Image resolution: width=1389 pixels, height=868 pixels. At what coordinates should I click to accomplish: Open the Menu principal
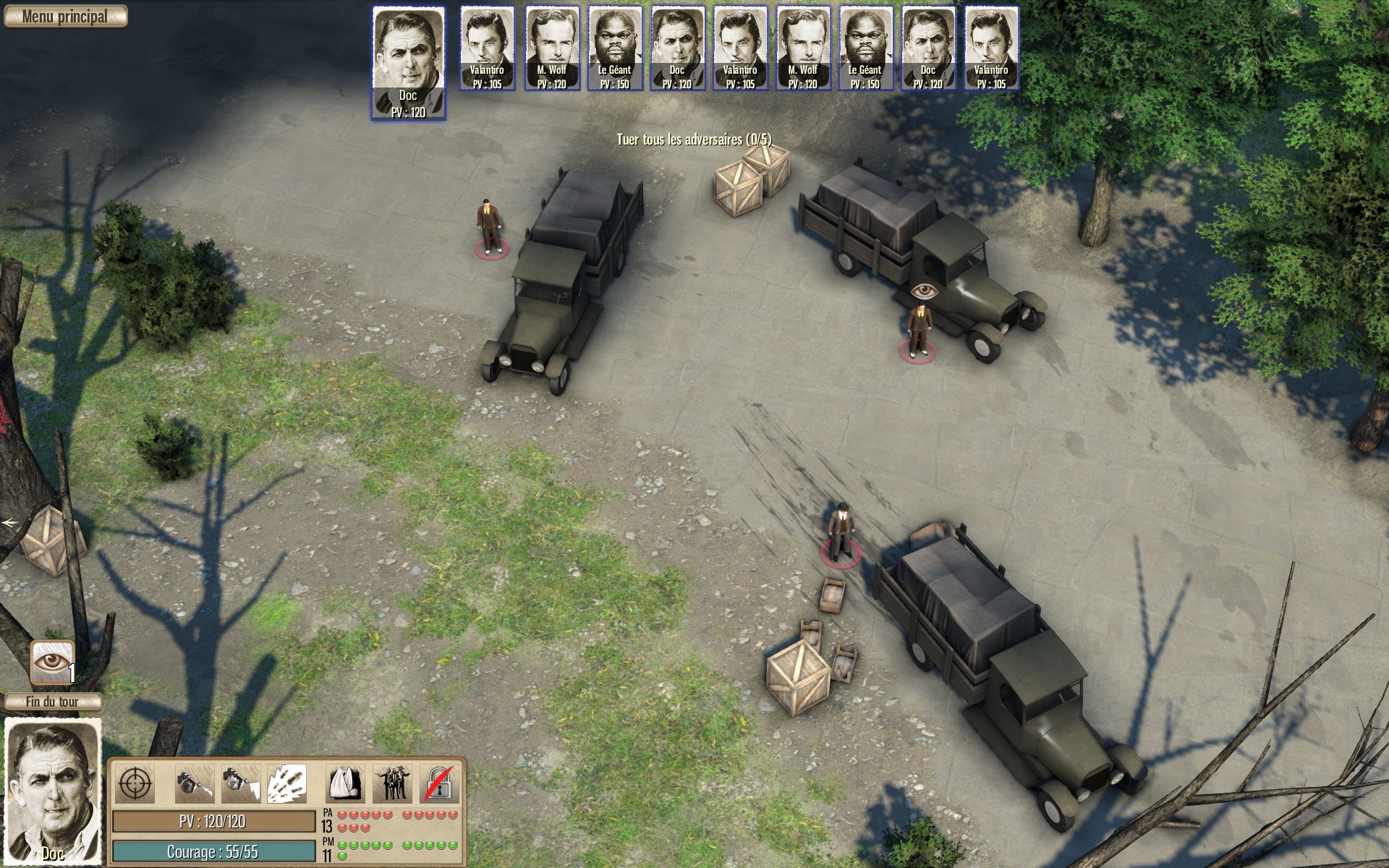pos(65,17)
